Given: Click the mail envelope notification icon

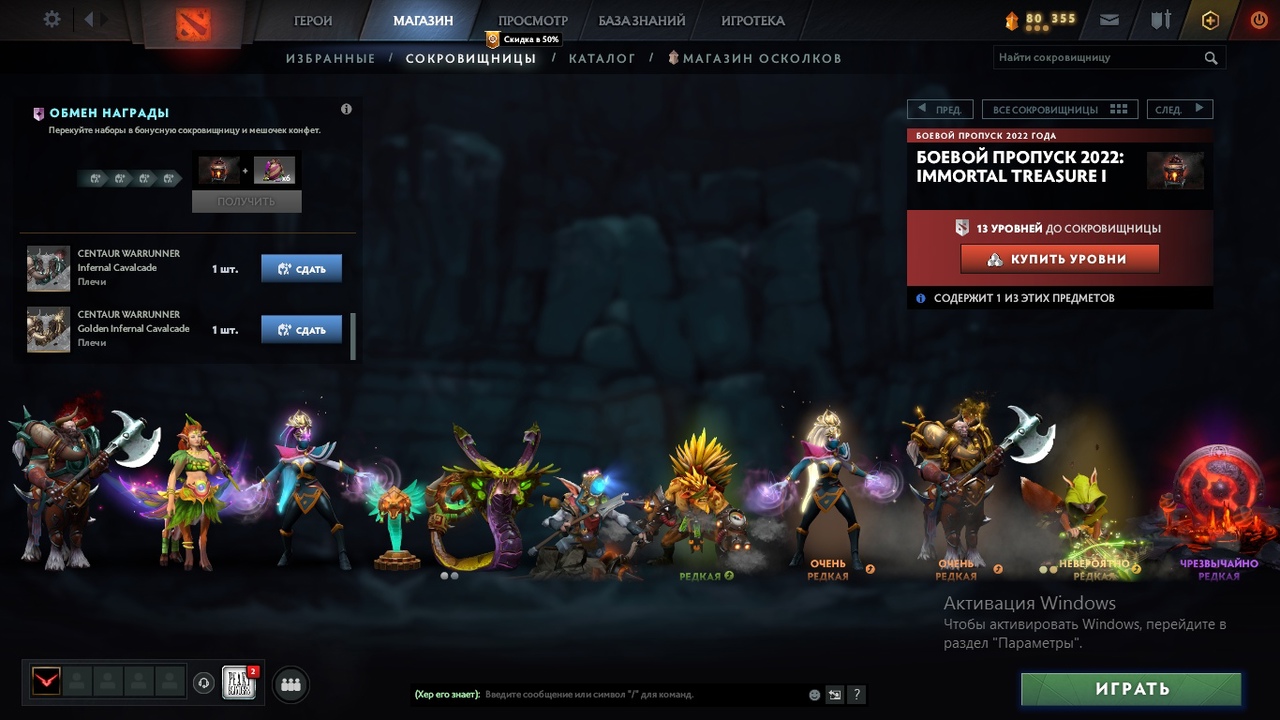Looking at the screenshot, I should point(1108,19).
